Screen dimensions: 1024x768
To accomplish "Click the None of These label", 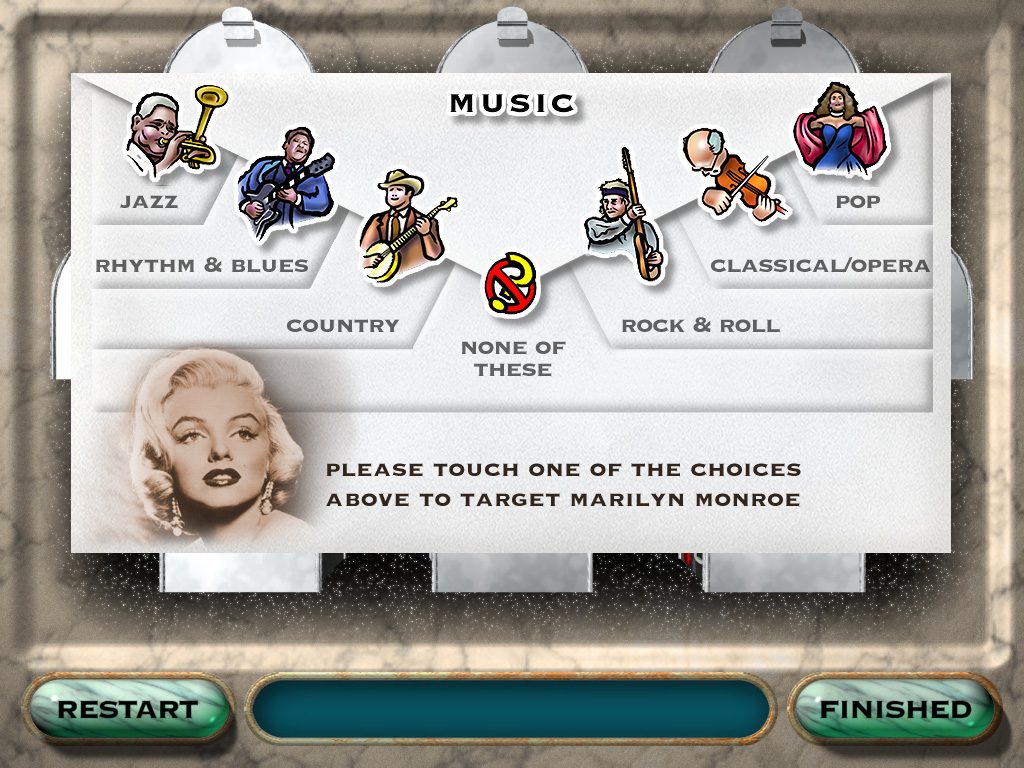I will pos(513,359).
